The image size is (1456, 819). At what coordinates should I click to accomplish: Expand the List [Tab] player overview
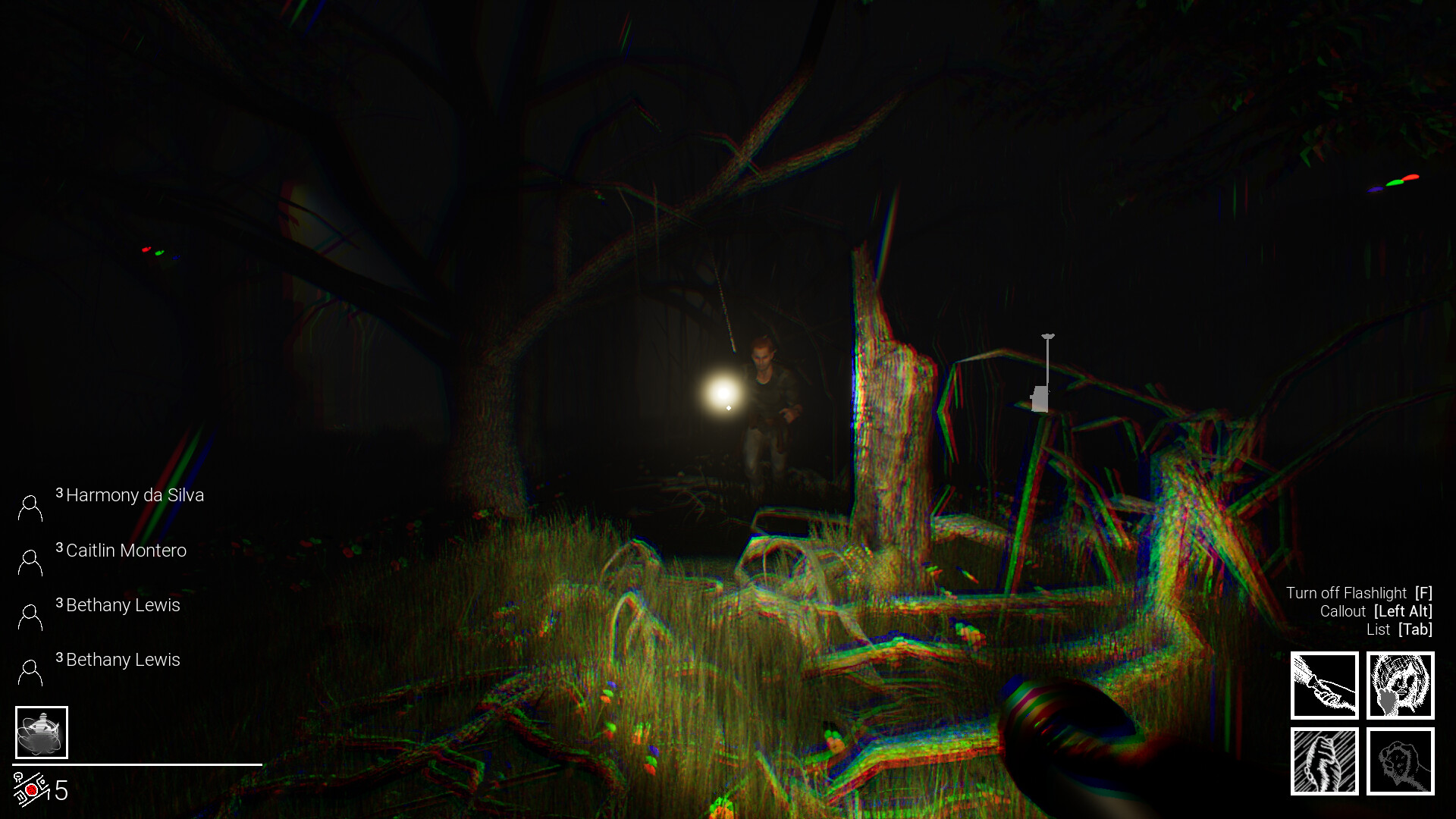pos(1398,629)
